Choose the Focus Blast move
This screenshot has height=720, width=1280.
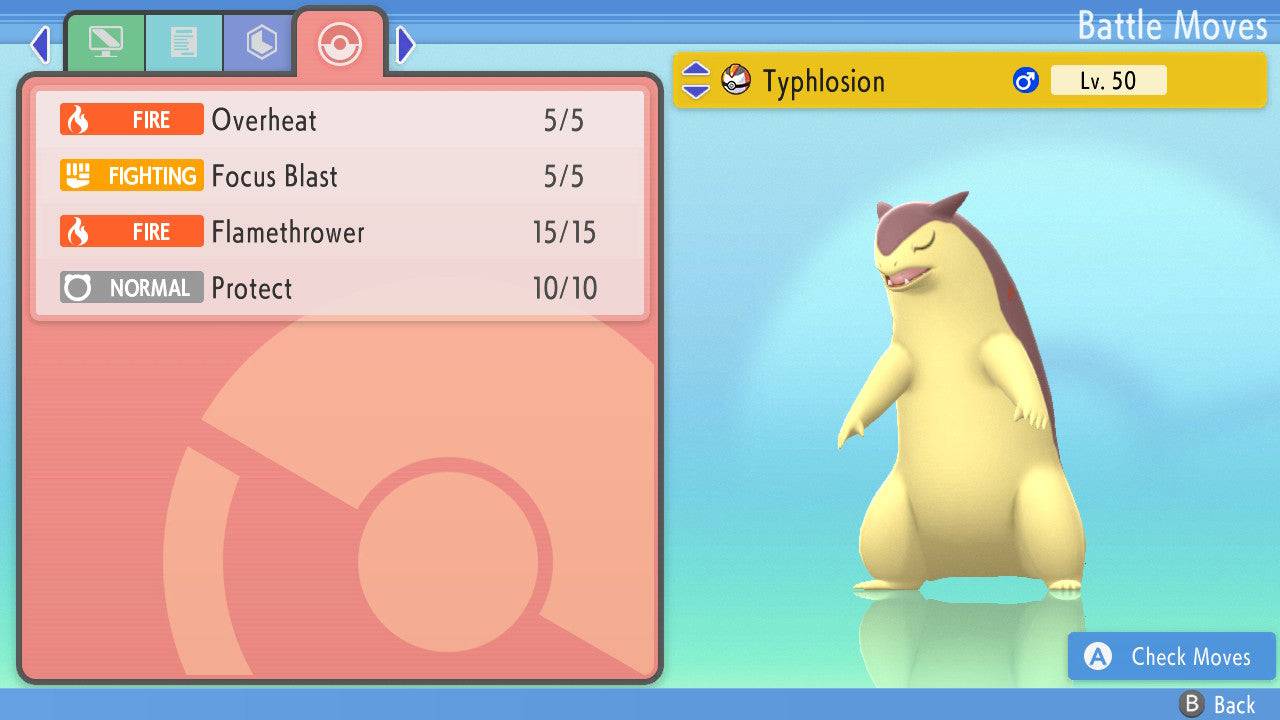click(340, 177)
